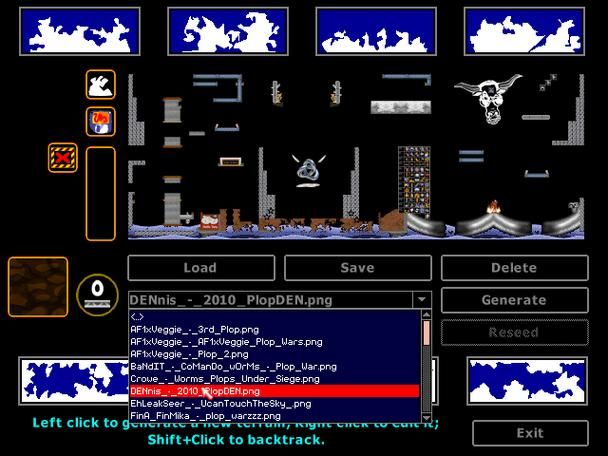Open the map file dropdown arrow
Screen dimensions: 608x456
(422, 300)
